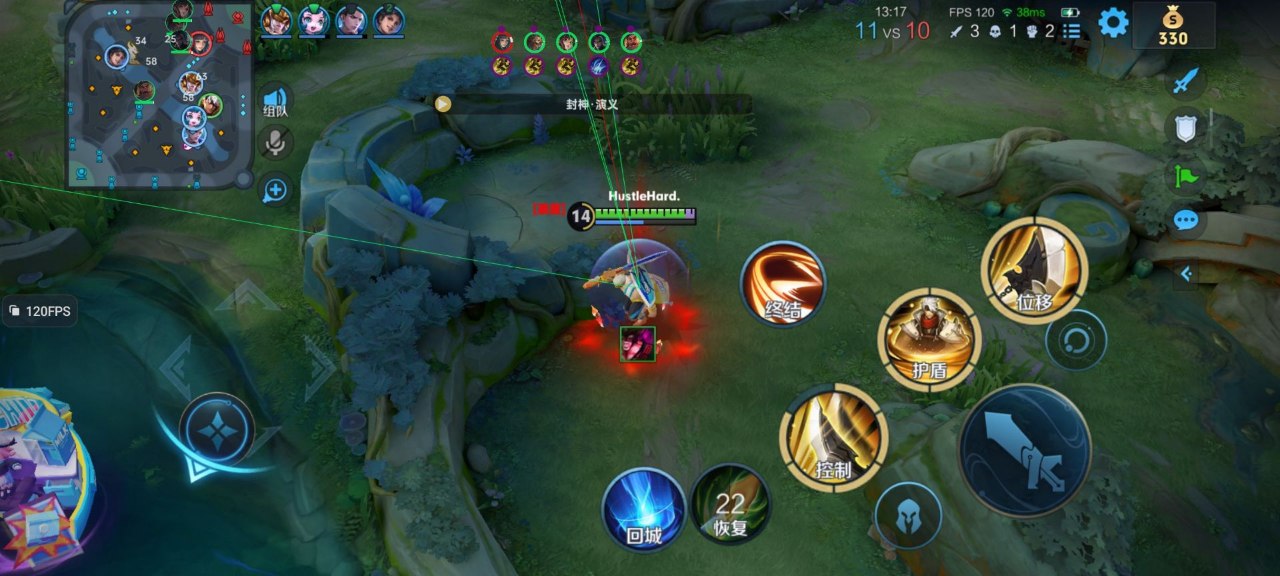Tap the large sword basic attack button

click(1024, 450)
